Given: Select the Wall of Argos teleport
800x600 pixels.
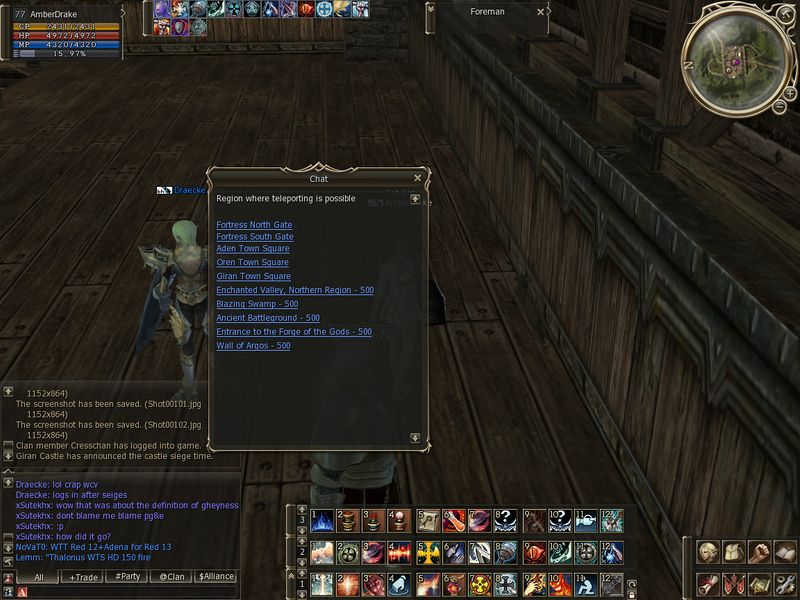Looking at the screenshot, I should tap(253, 346).
